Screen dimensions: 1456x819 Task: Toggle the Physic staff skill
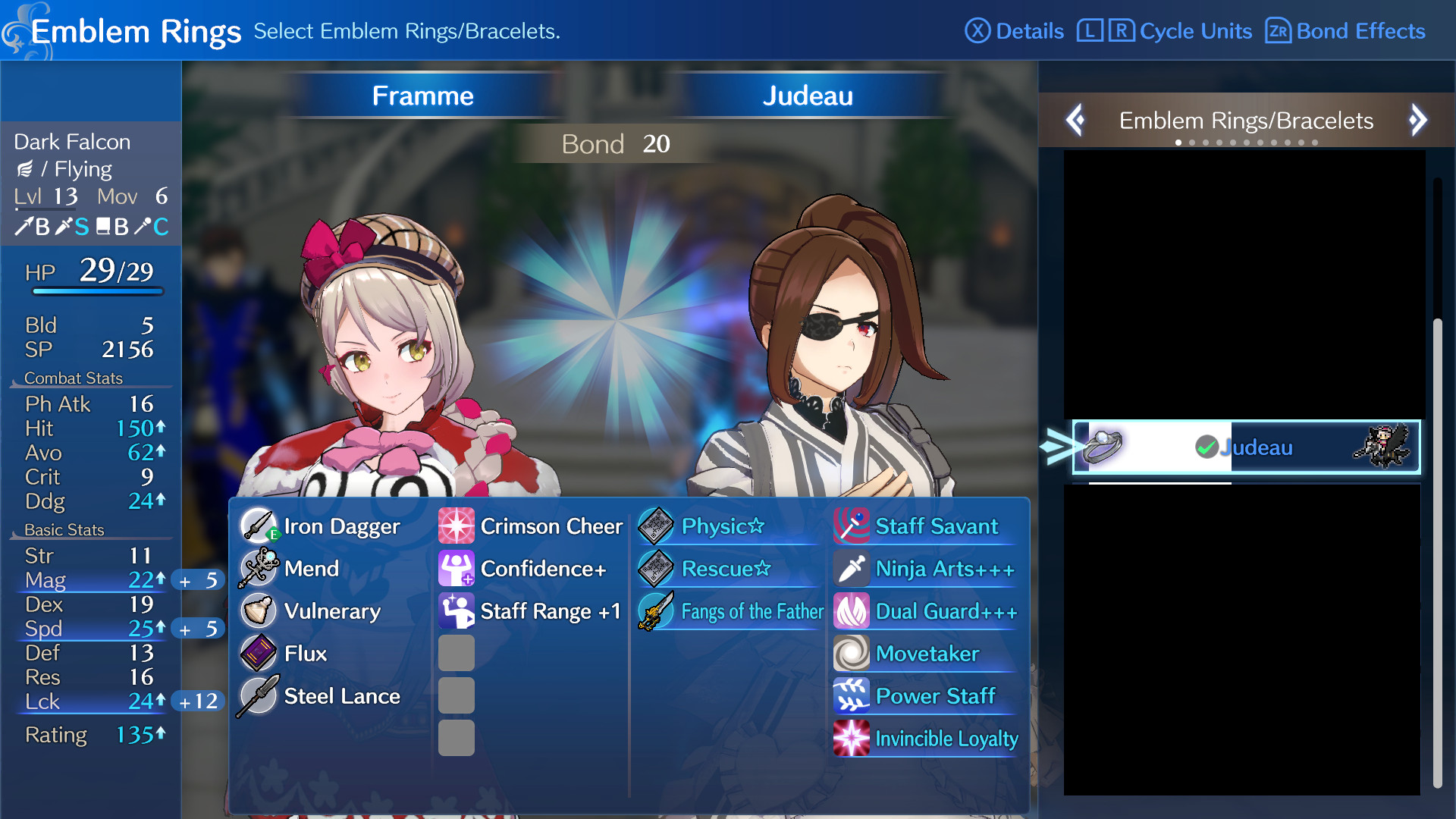click(655, 526)
